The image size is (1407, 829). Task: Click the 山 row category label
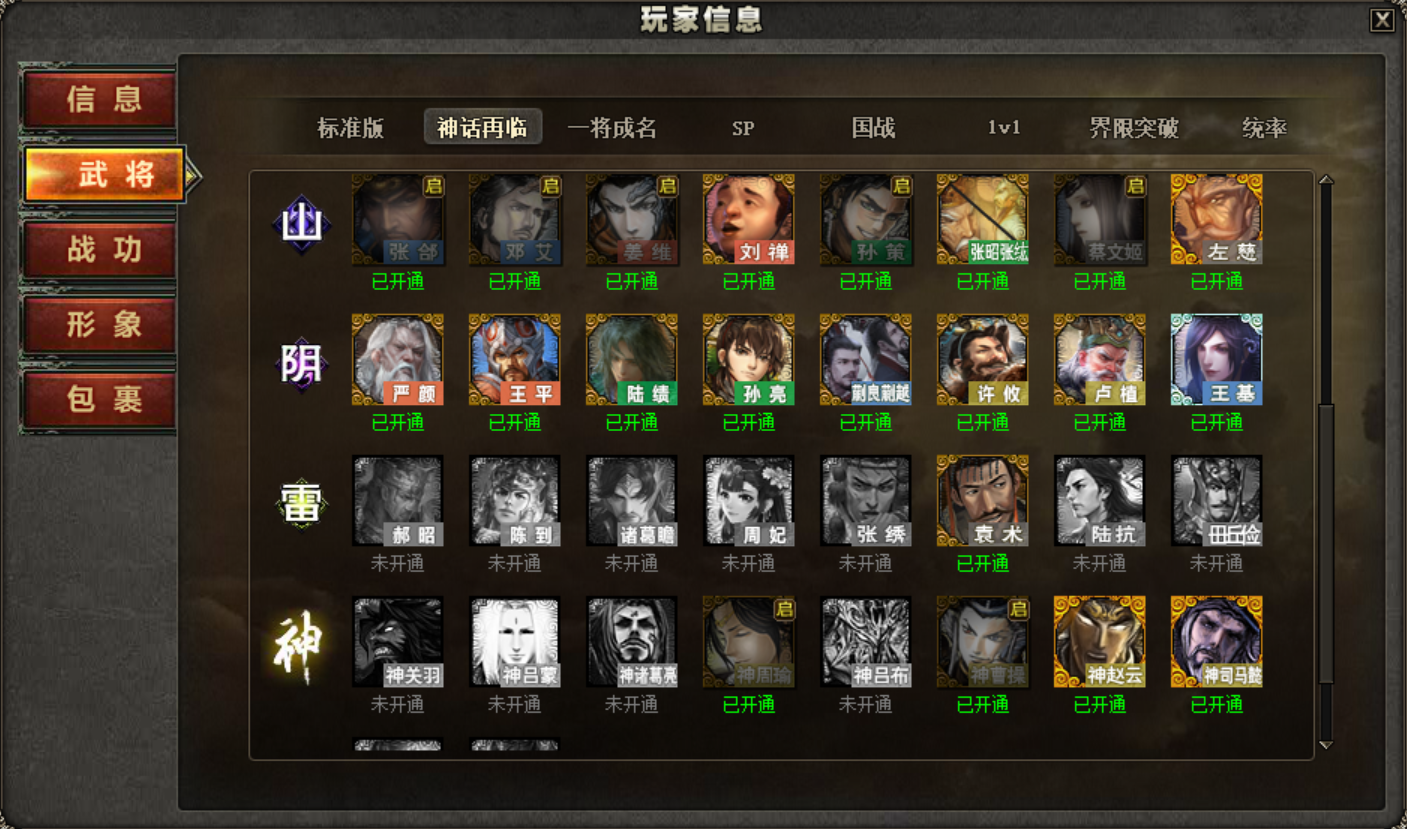pyautogui.click(x=300, y=222)
